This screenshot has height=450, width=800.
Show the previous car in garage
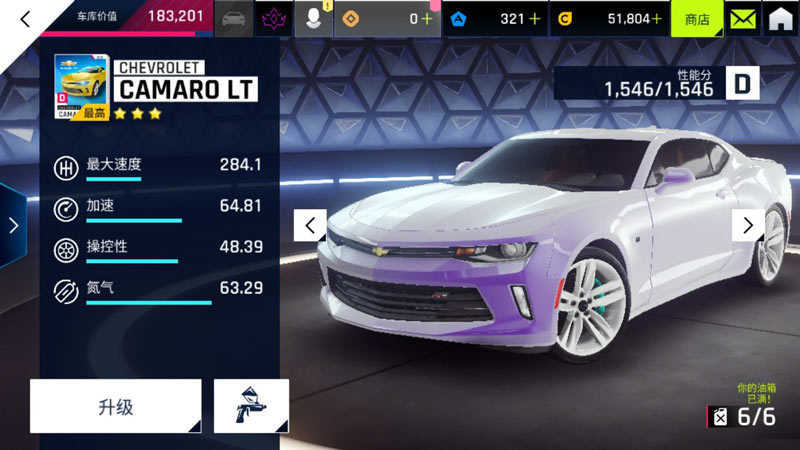coord(310,225)
